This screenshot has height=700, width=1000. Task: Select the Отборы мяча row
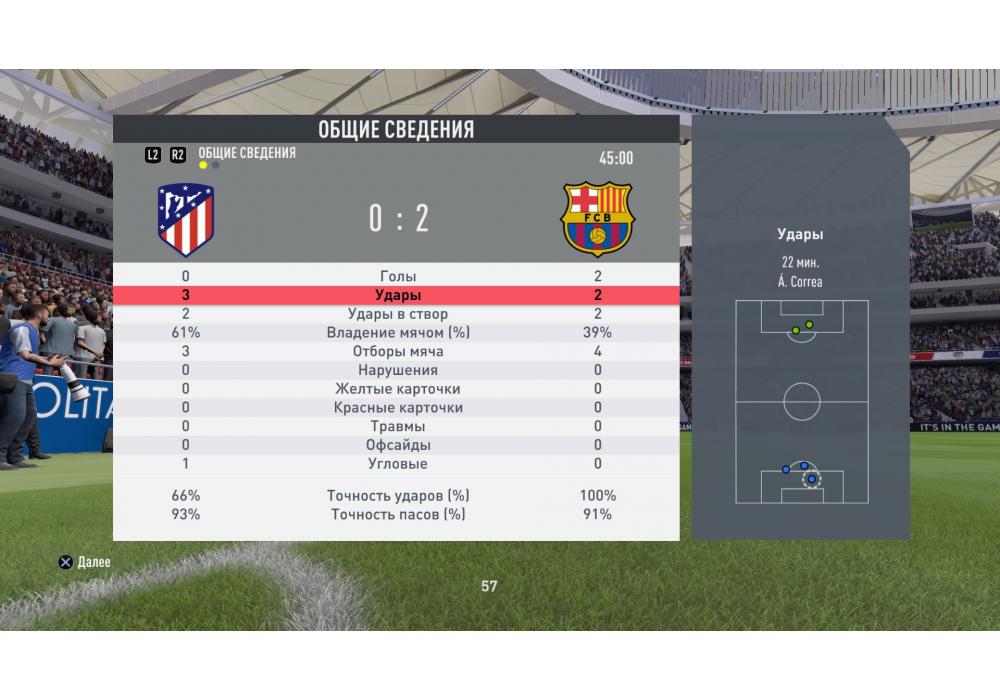[x=397, y=352]
